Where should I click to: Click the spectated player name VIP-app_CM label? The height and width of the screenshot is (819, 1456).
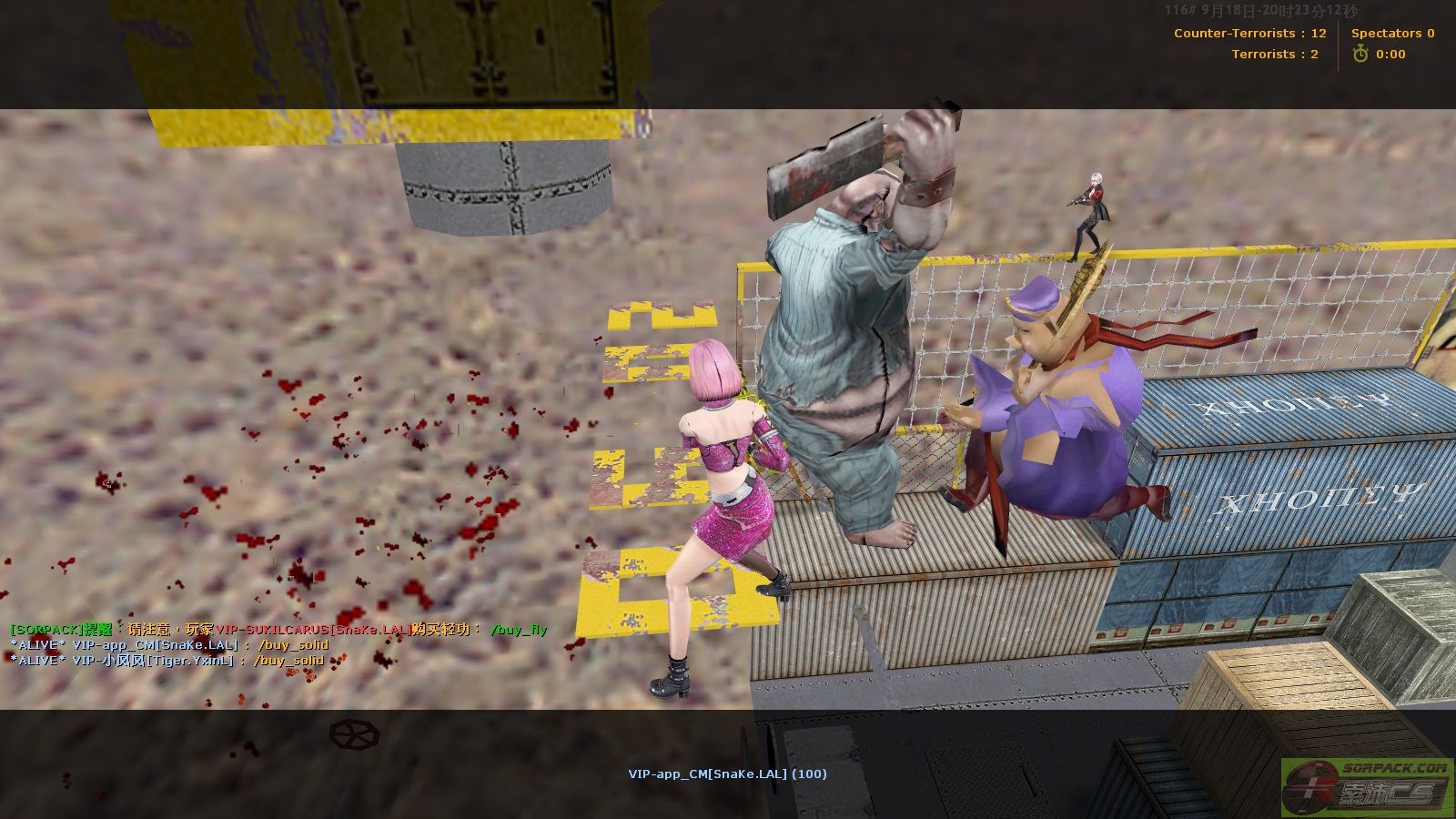pos(727,774)
